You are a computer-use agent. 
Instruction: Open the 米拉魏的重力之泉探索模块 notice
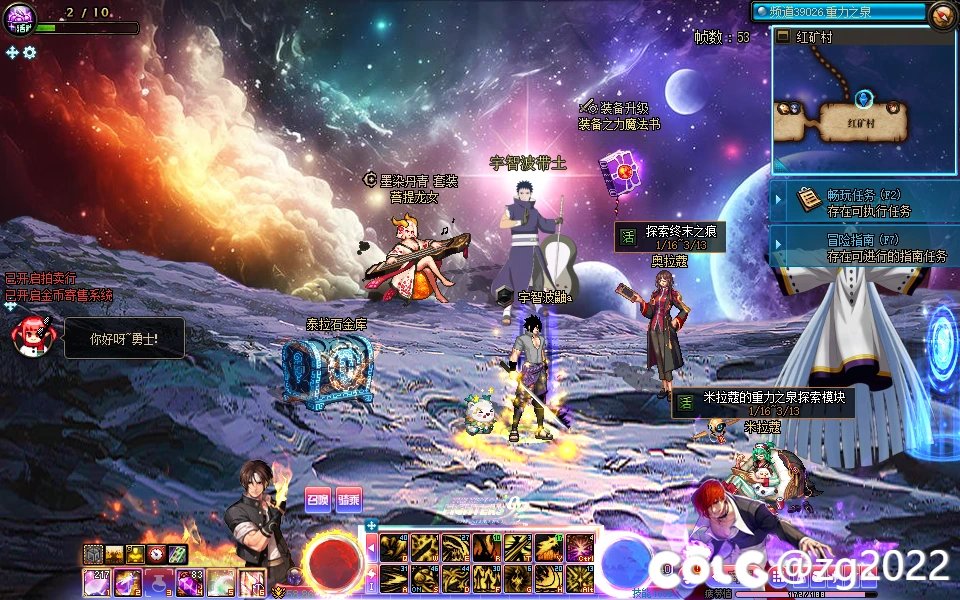(762, 403)
